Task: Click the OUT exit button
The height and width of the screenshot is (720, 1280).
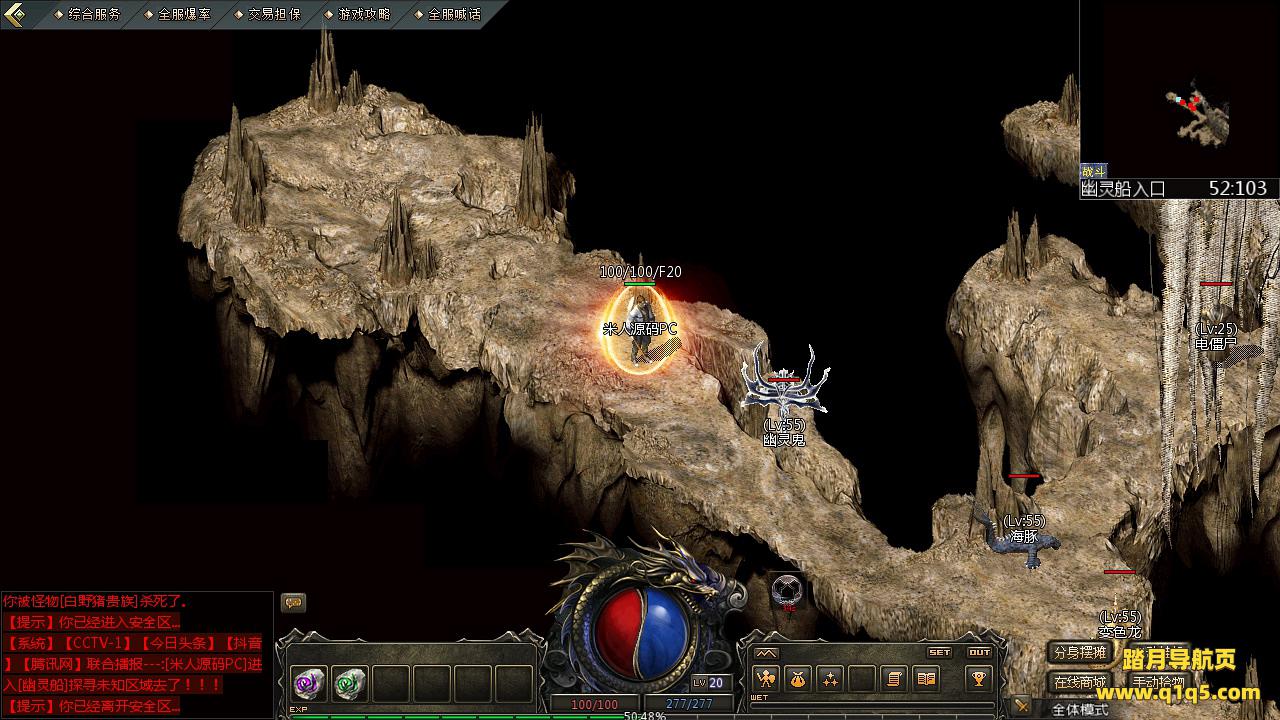Action: (x=979, y=652)
